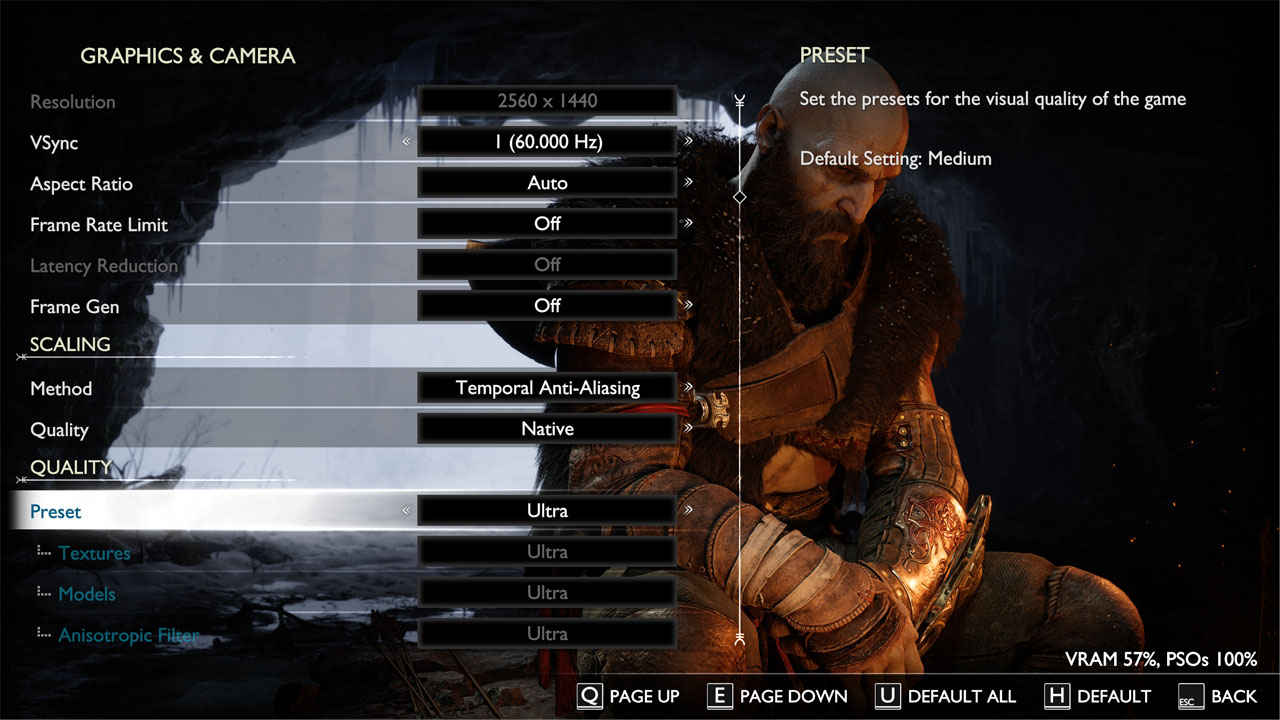Advance Aspect Ratio with its right arrow

tap(689, 182)
